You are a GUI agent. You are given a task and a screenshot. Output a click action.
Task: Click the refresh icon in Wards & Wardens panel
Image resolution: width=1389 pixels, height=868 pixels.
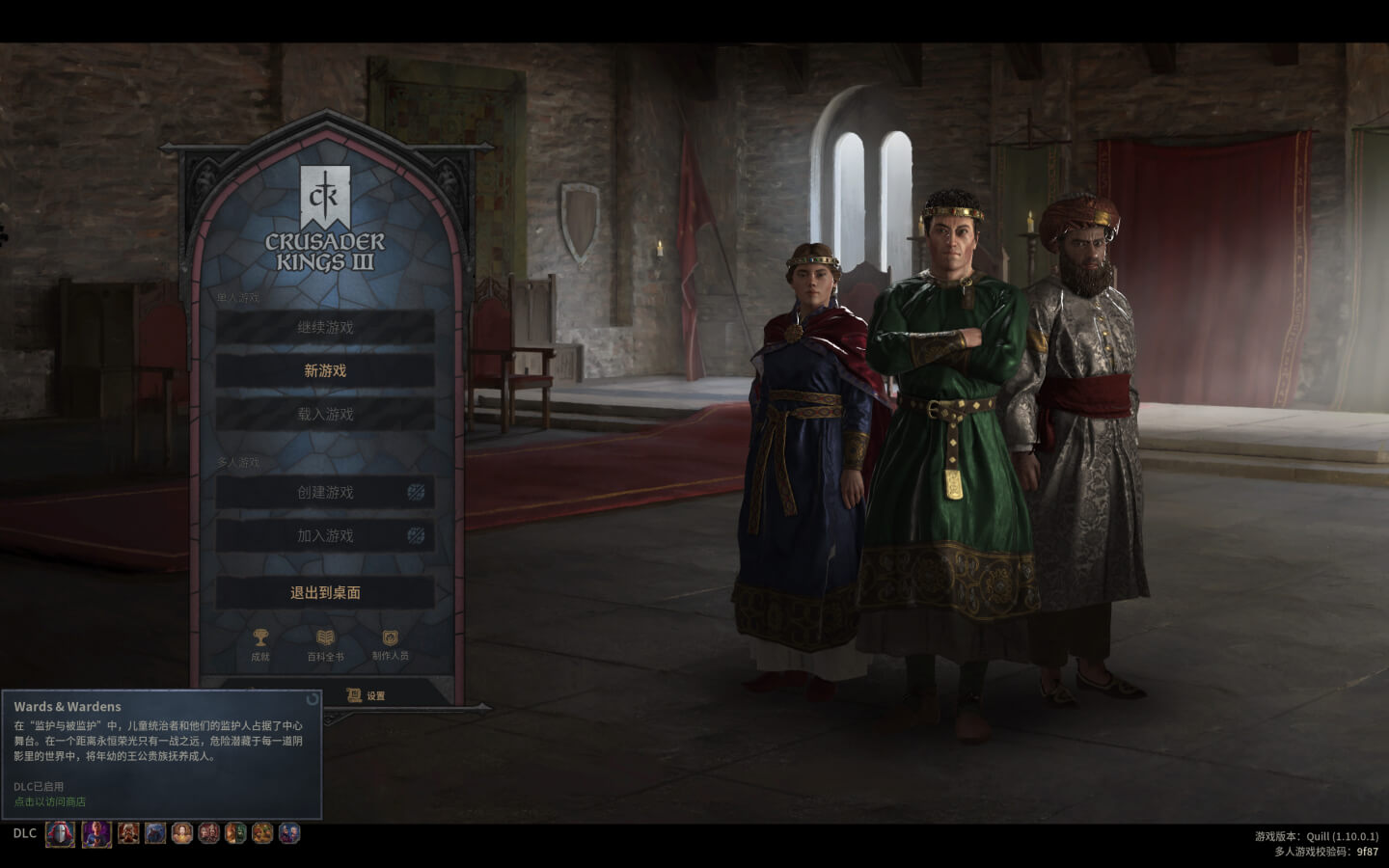[311, 701]
